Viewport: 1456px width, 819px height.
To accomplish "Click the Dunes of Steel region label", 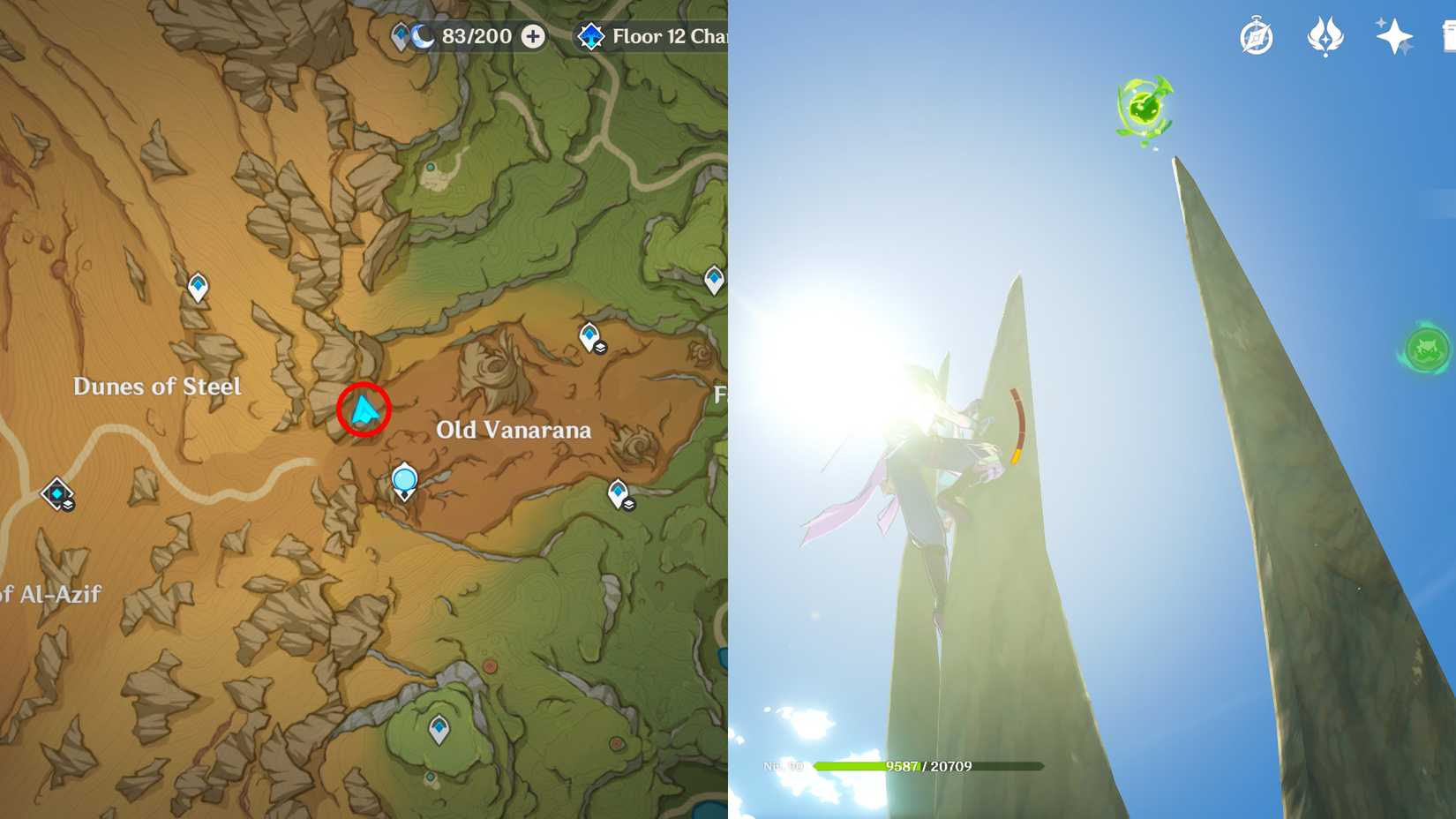I will click(x=159, y=387).
